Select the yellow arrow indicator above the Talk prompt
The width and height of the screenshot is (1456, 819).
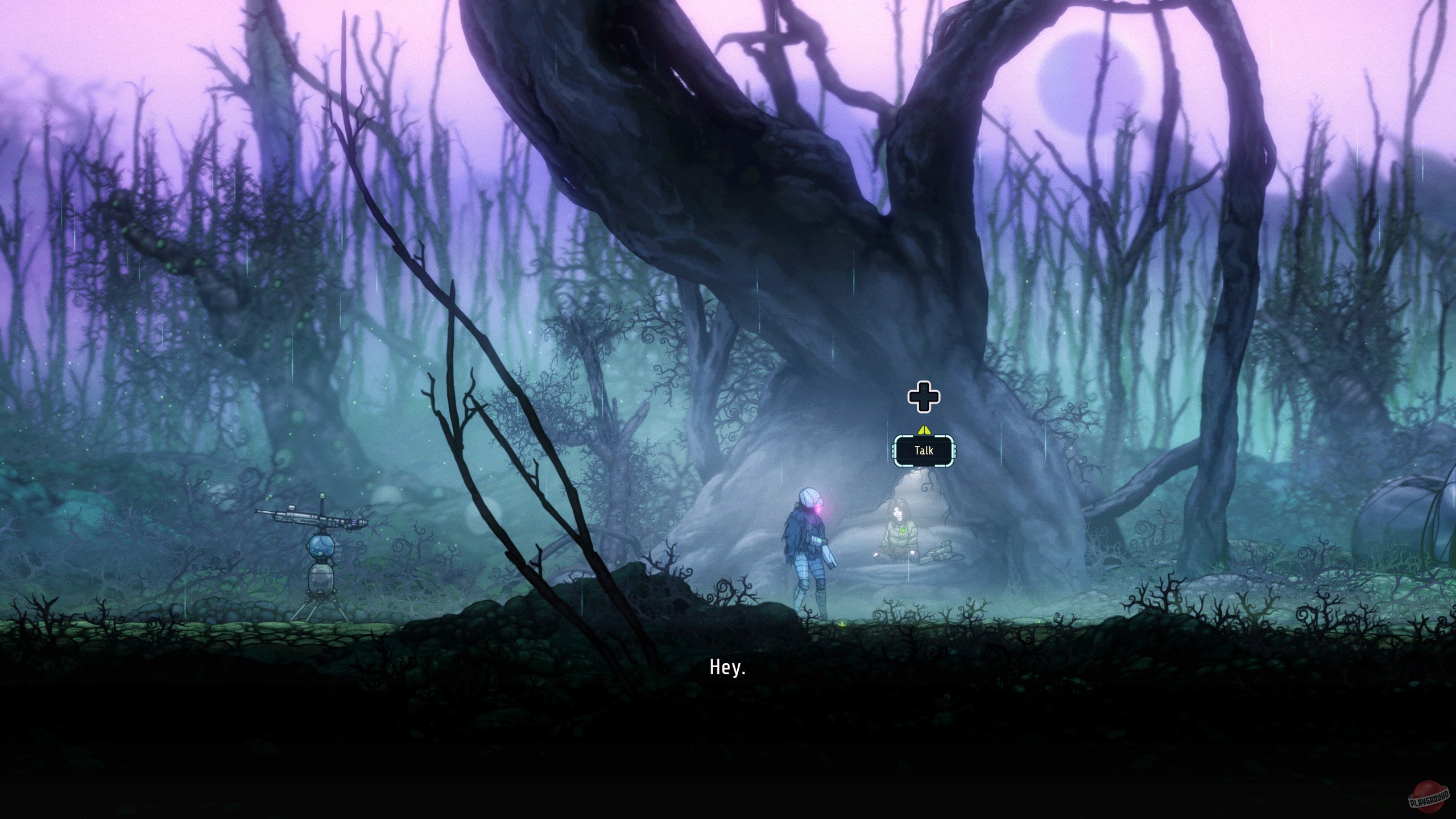tap(925, 431)
